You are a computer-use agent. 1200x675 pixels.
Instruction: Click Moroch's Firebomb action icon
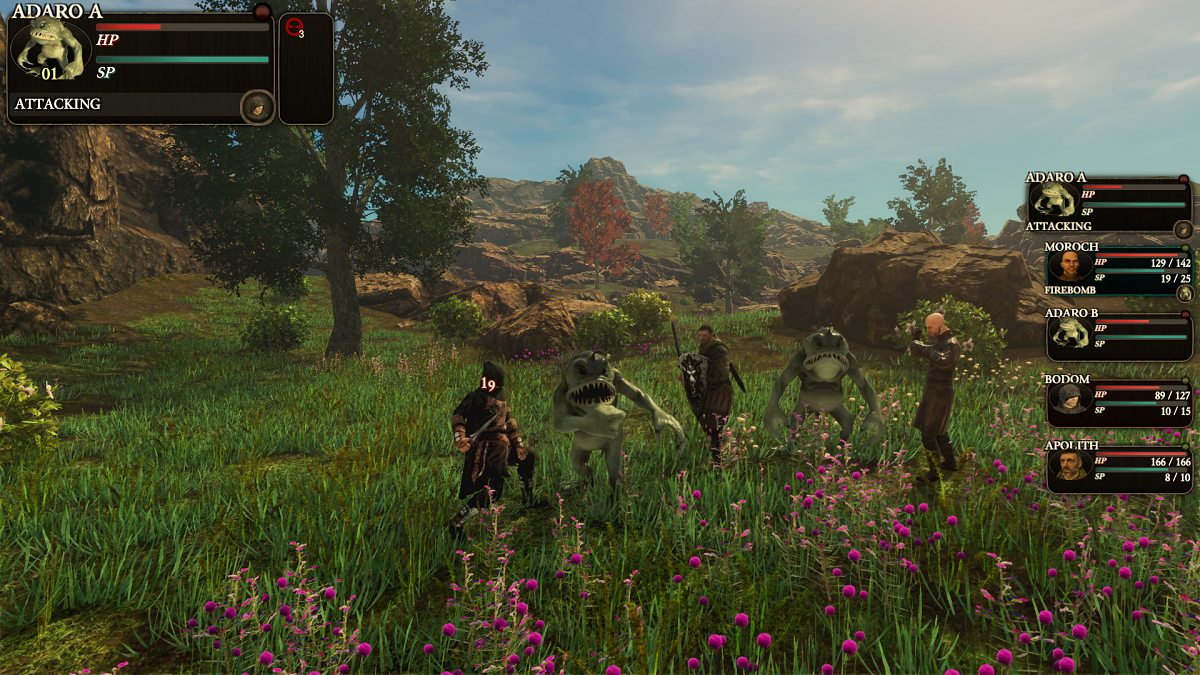click(1184, 293)
